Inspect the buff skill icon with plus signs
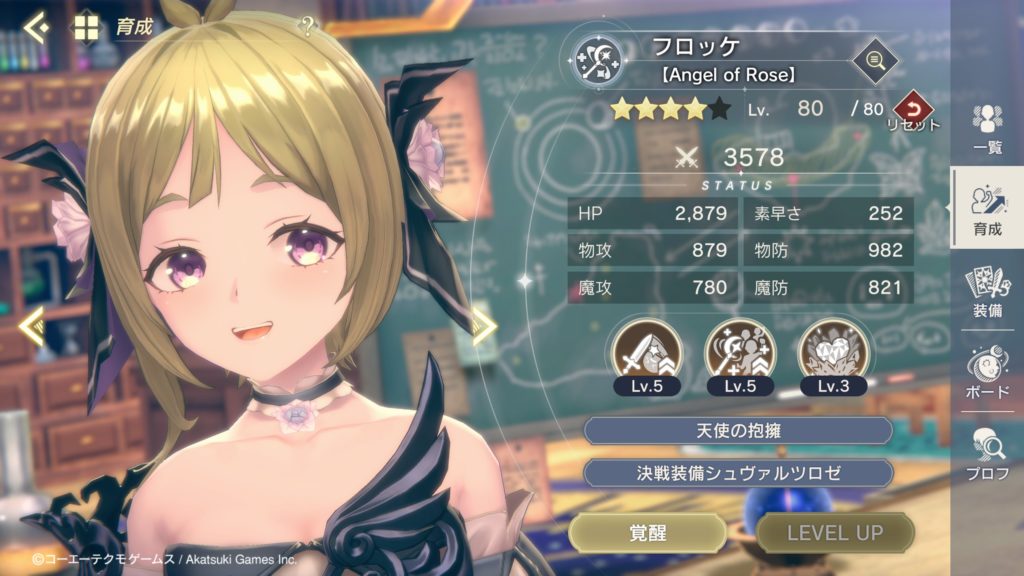This screenshot has width=1024, height=576. pyautogui.click(x=739, y=349)
